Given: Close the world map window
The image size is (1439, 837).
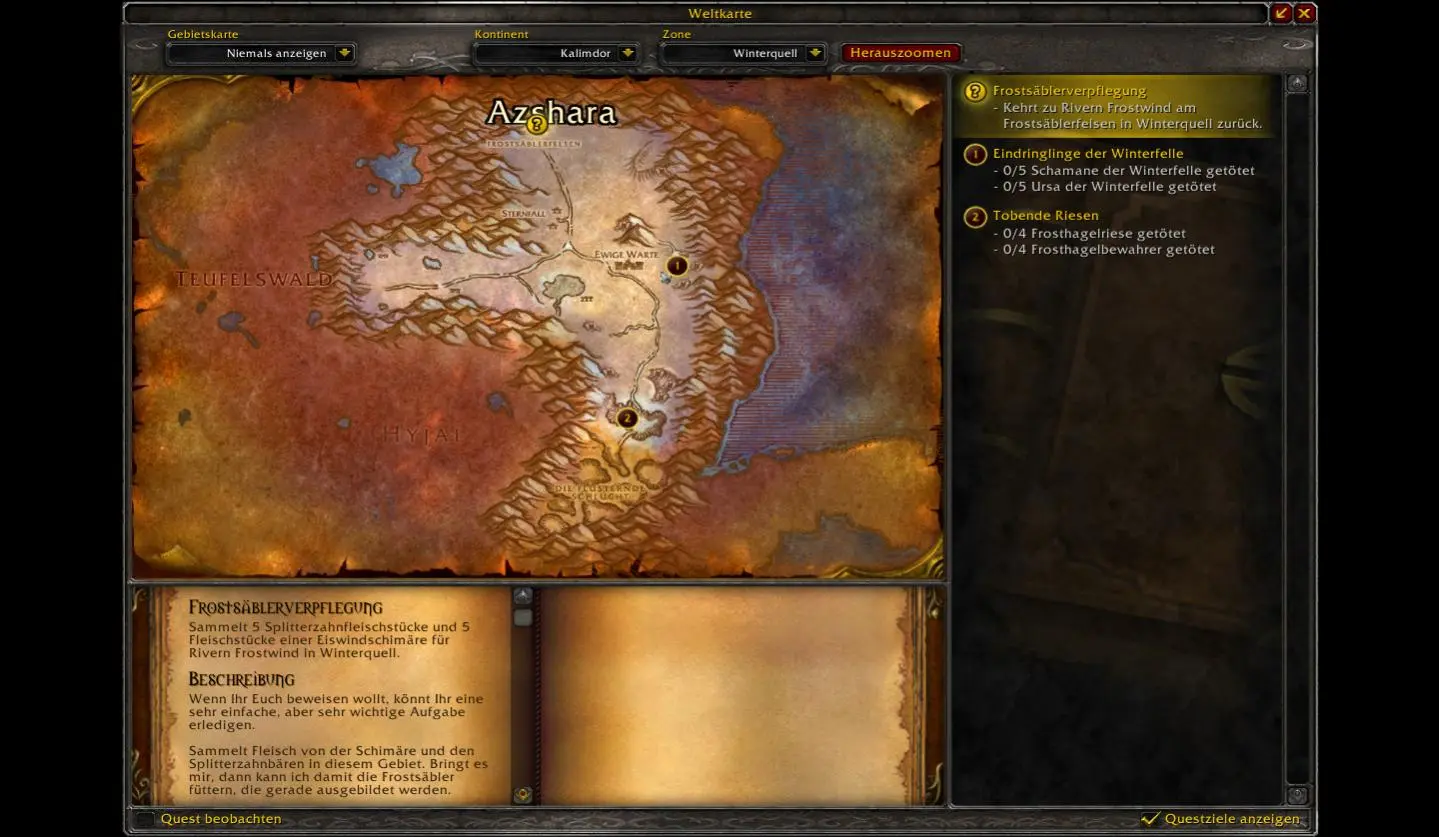Looking at the screenshot, I should pos(1304,13).
